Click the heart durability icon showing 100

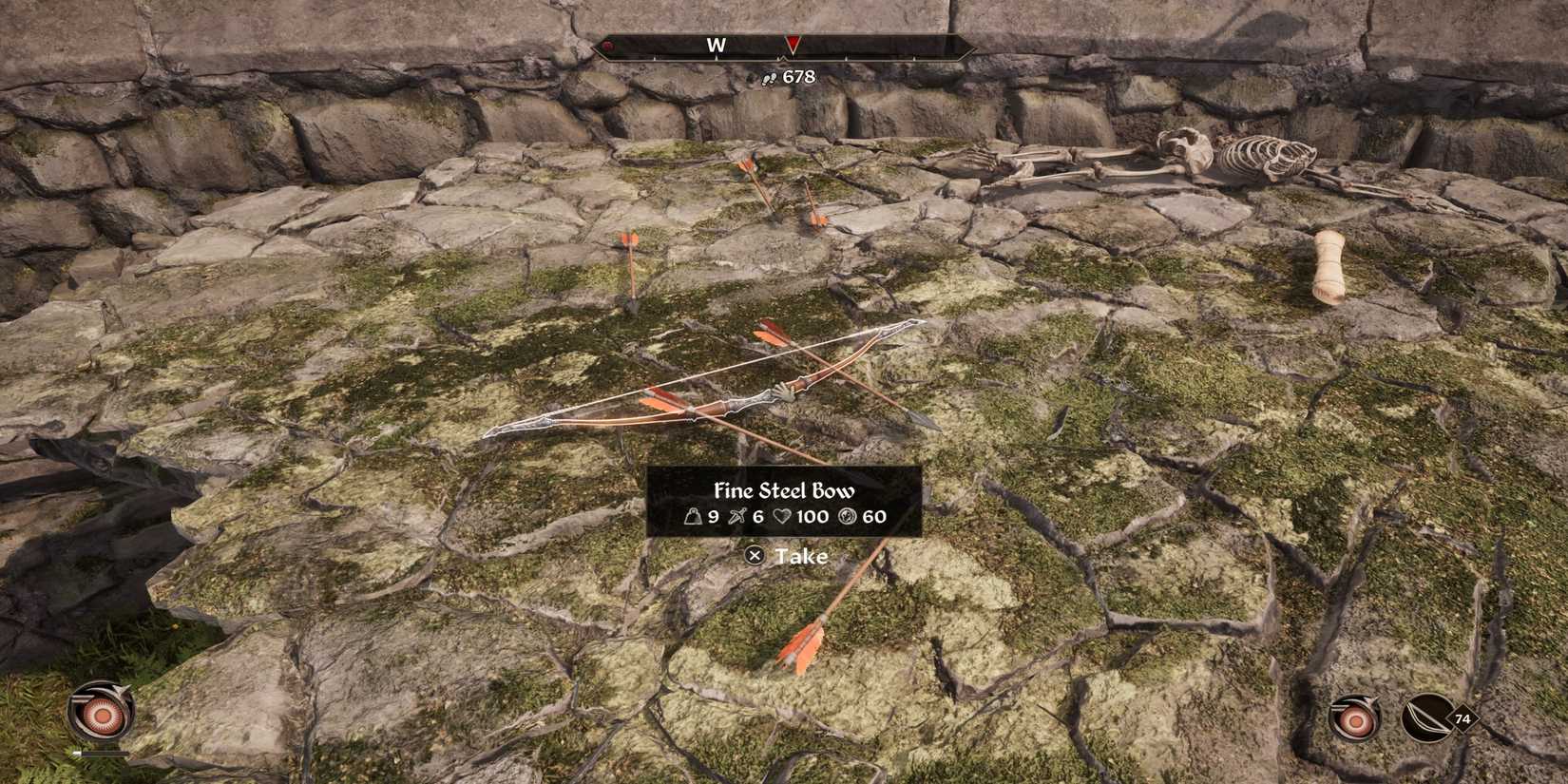[x=783, y=517]
